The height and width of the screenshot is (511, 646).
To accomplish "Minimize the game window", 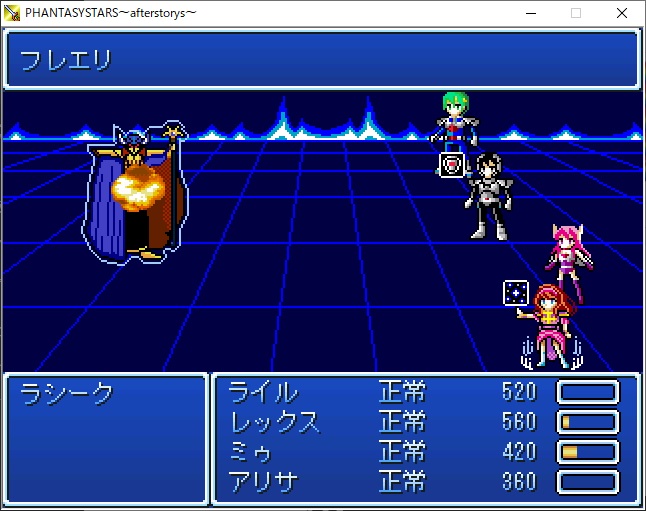I will point(530,13).
